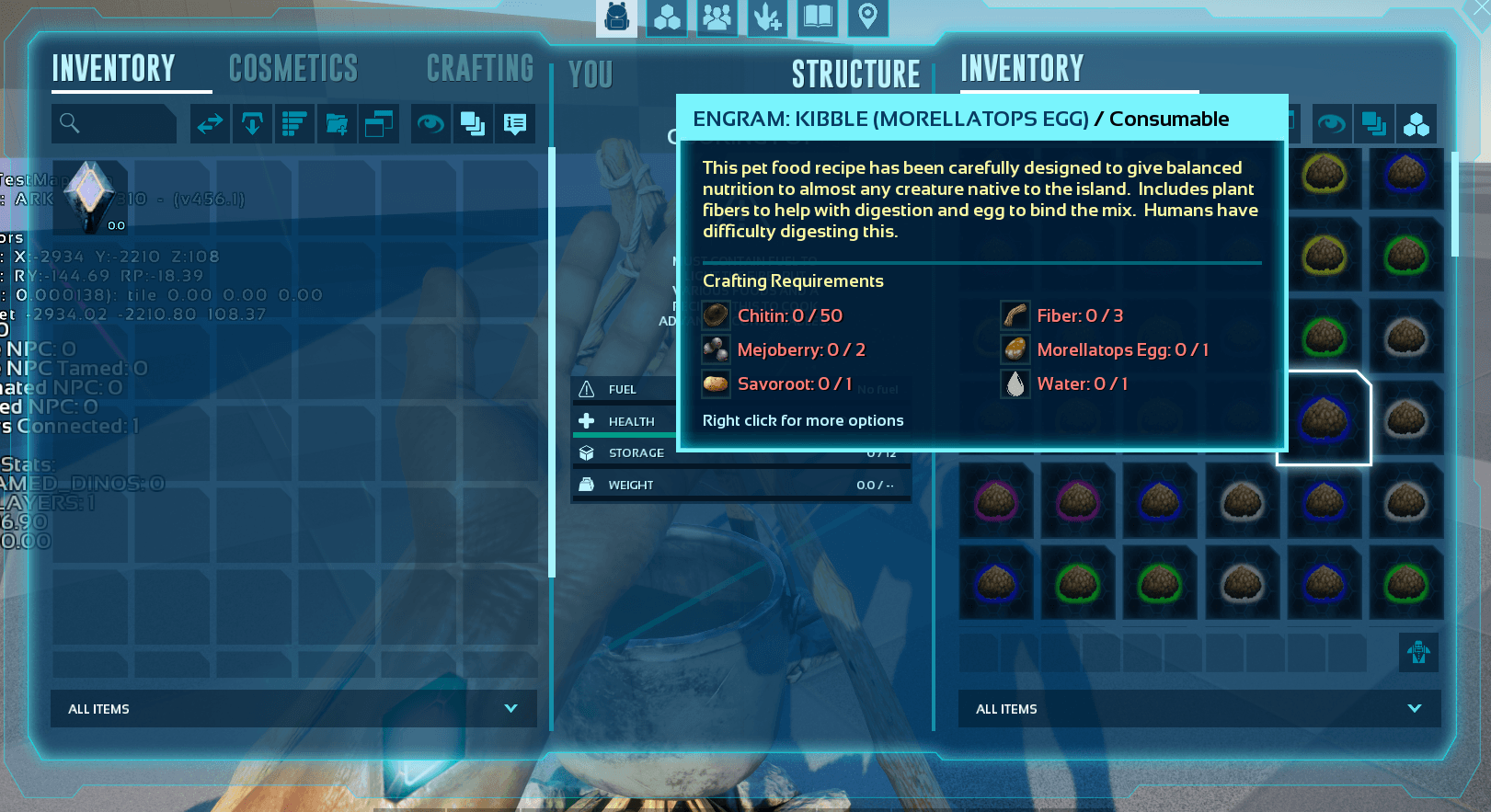Create a new inventory folder

pyautogui.click(x=337, y=123)
